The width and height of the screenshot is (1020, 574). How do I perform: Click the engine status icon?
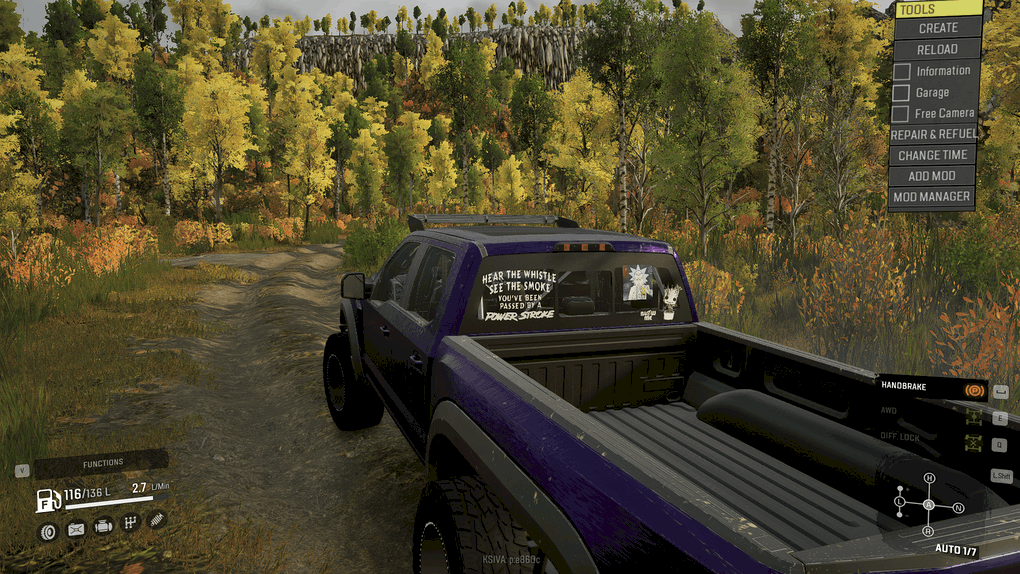103,526
